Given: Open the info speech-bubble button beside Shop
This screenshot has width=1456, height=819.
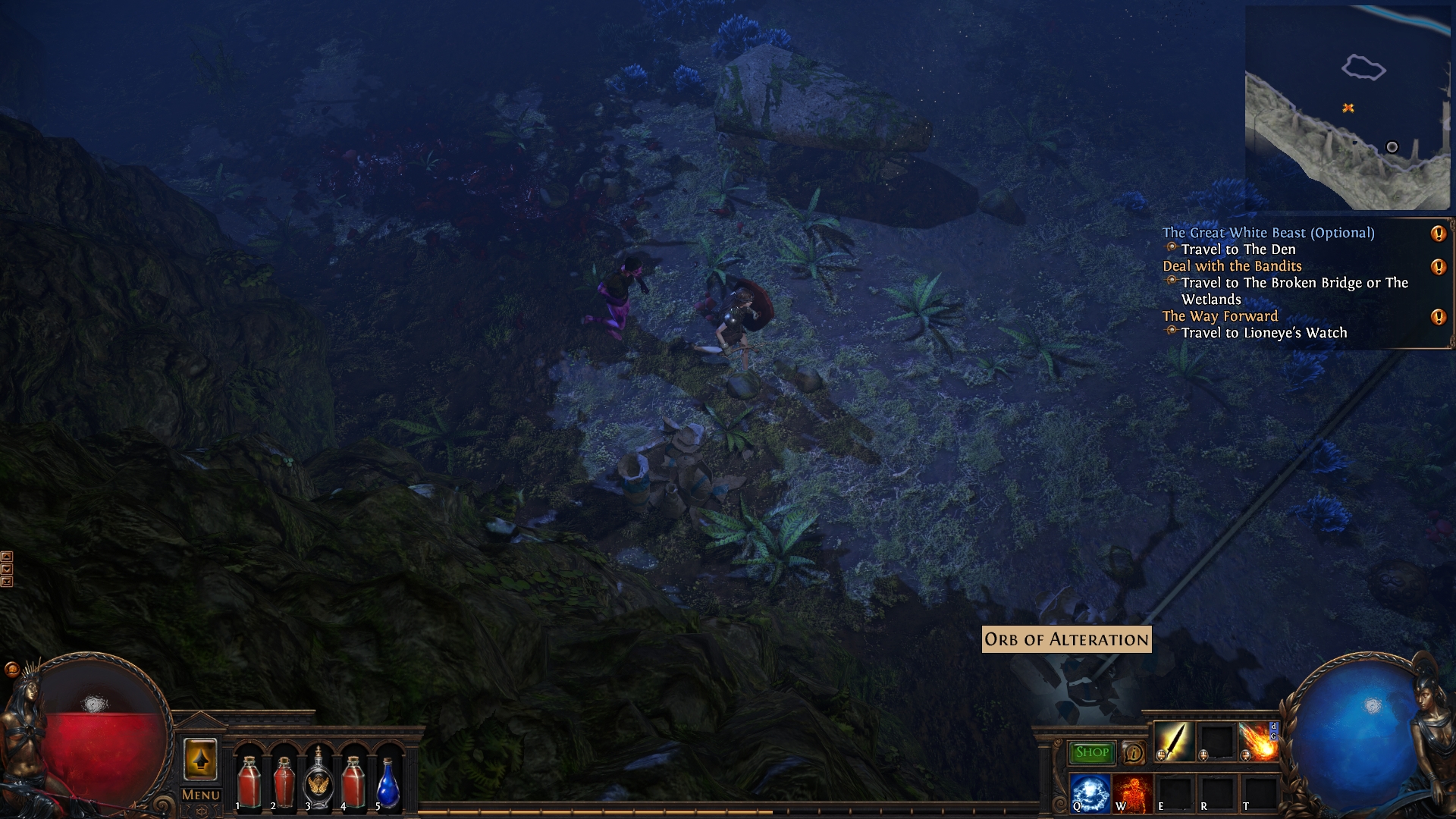Looking at the screenshot, I should coord(1133,753).
